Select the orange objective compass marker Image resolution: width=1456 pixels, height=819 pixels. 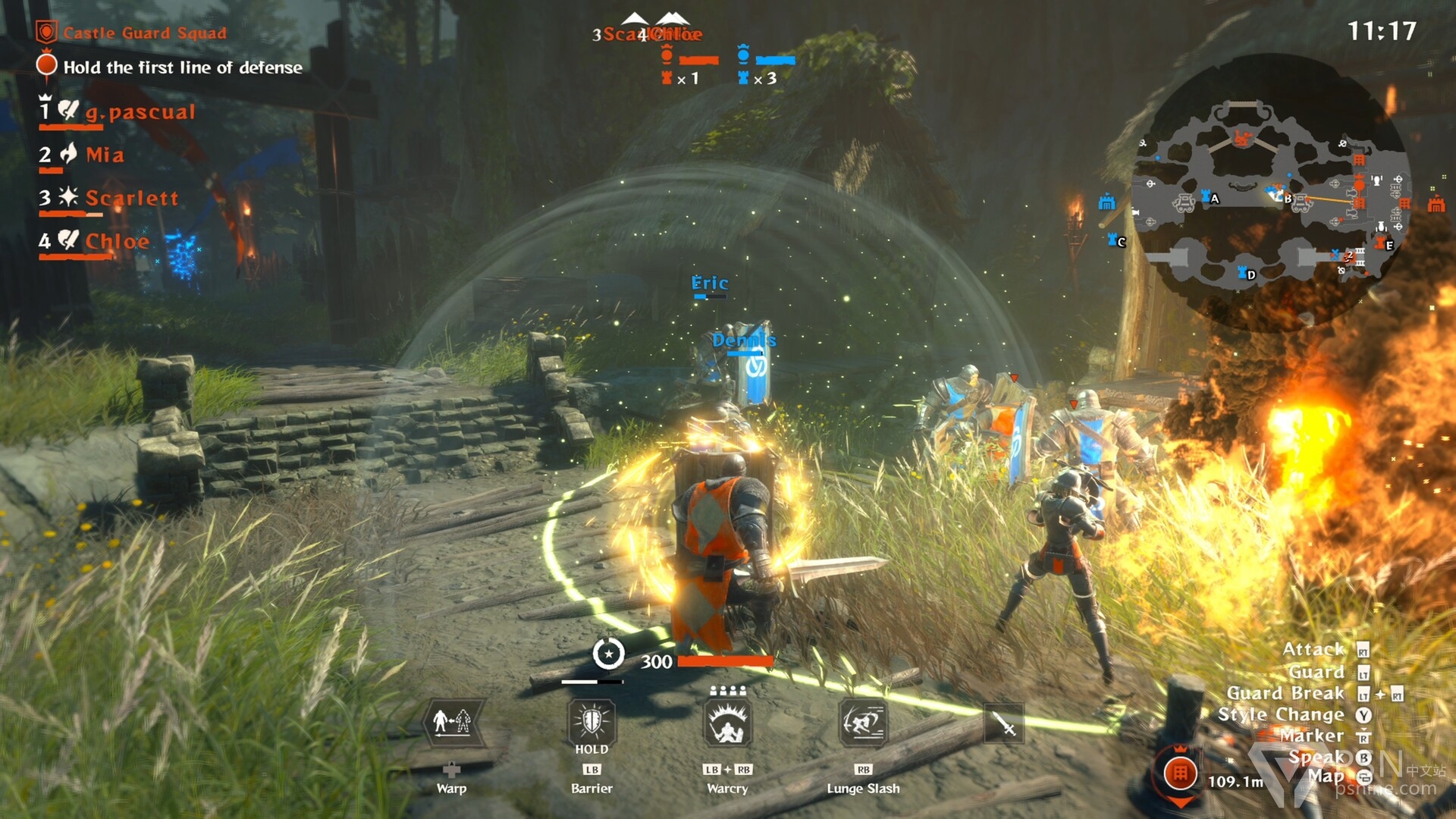point(1180,774)
